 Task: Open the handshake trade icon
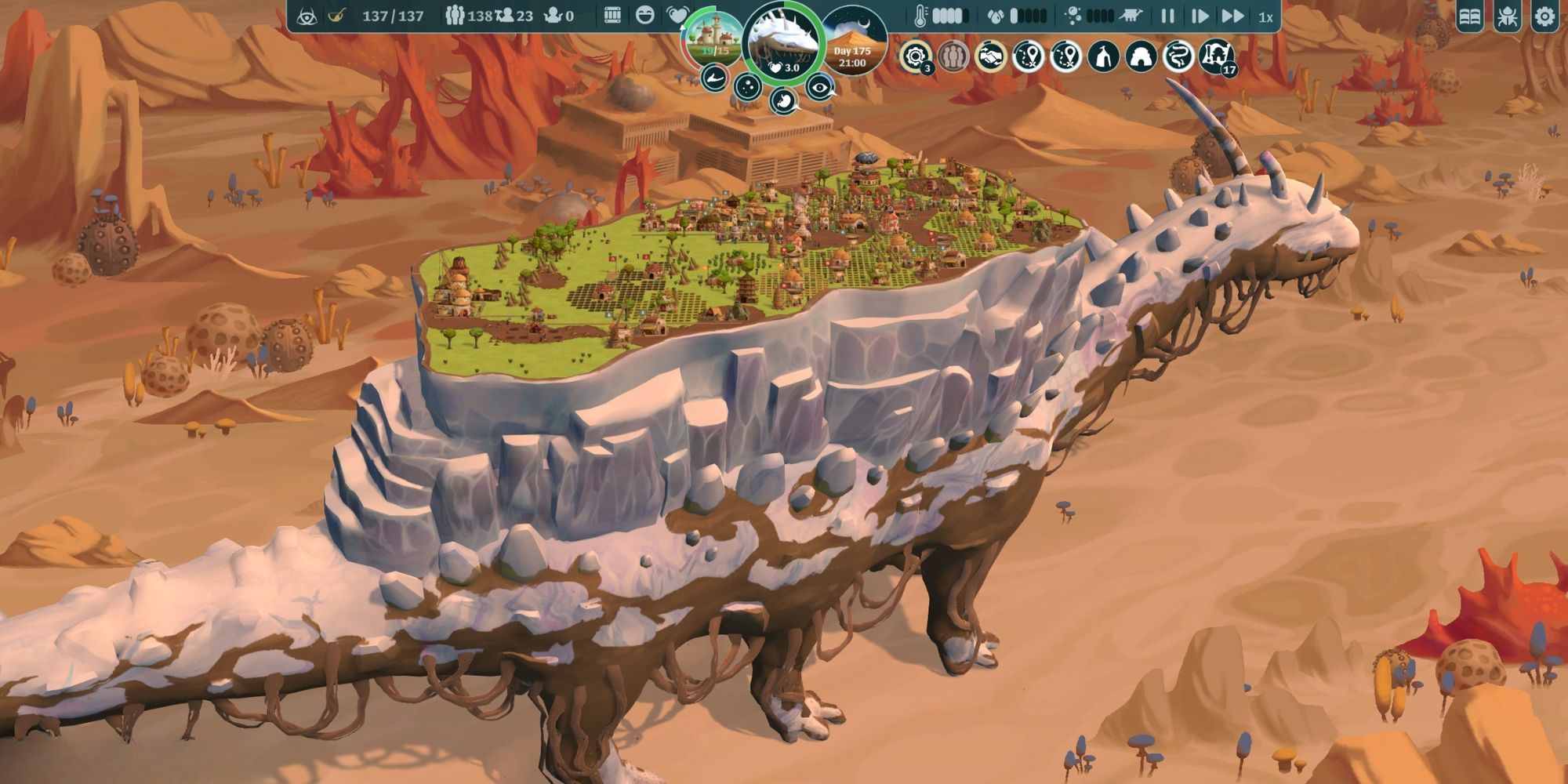(x=991, y=56)
